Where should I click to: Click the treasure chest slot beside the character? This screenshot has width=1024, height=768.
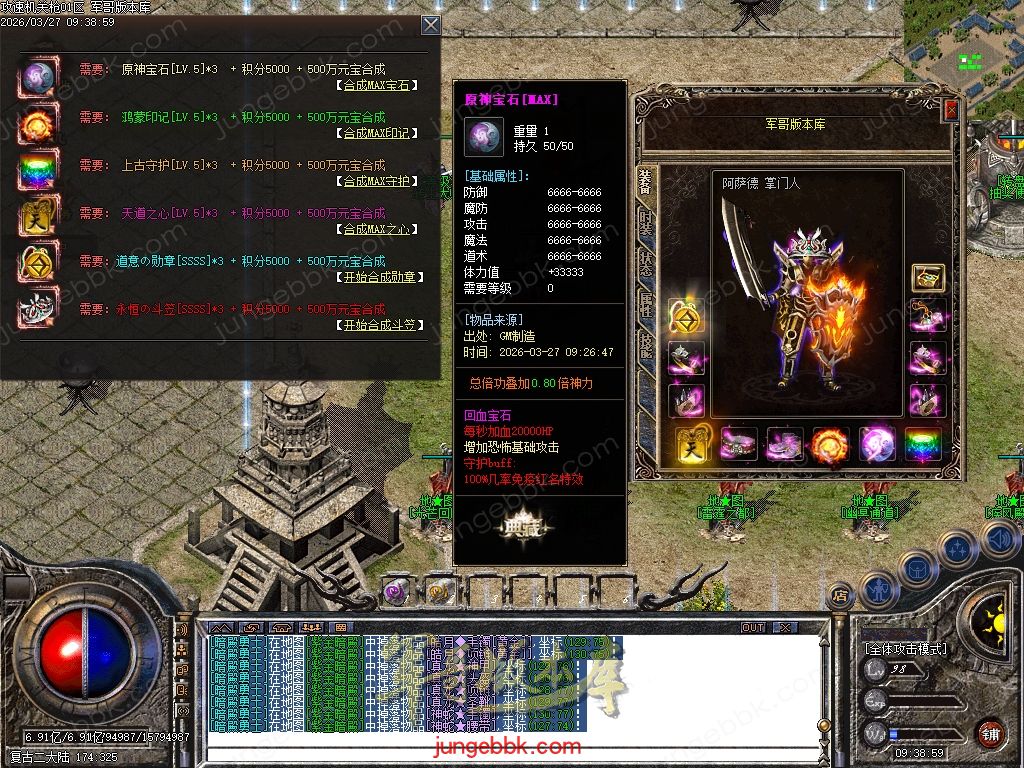click(928, 279)
